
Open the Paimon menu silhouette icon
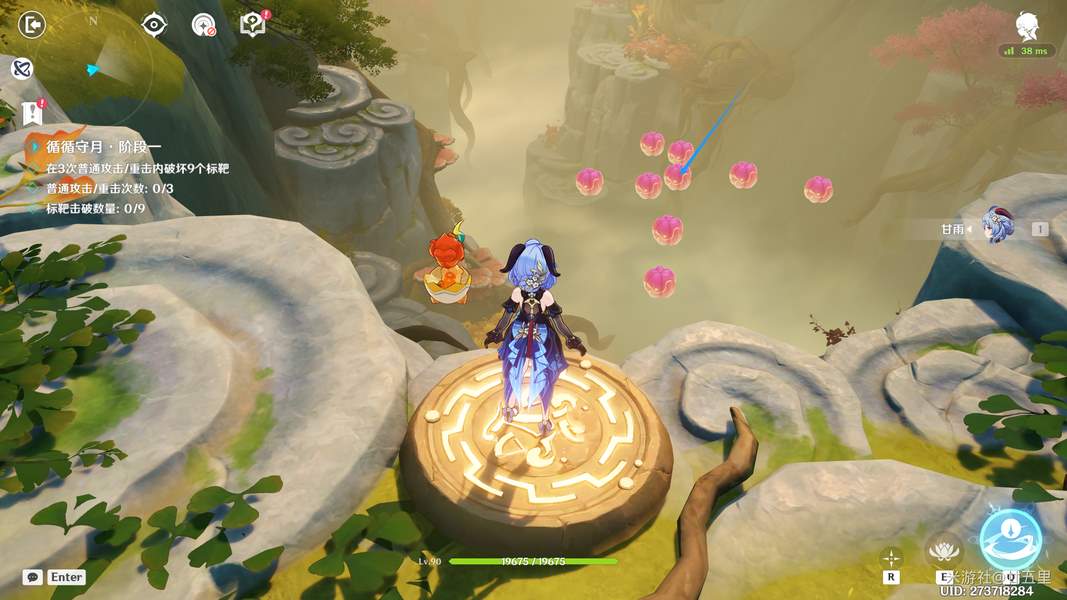point(1026,26)
